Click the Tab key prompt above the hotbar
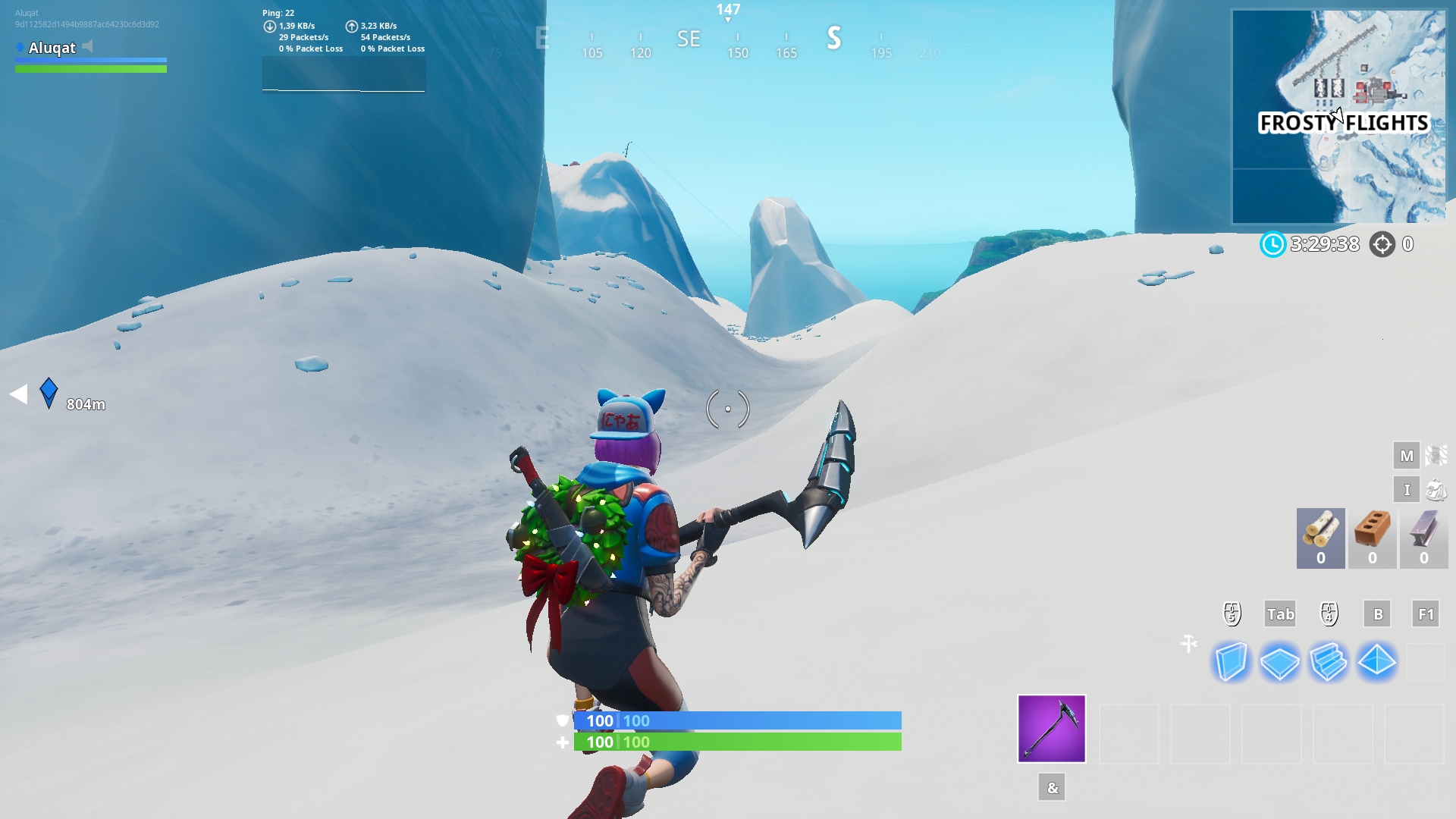Image resolution: width=1456 pixels, height=819 pixels. tap(1281, 614)
